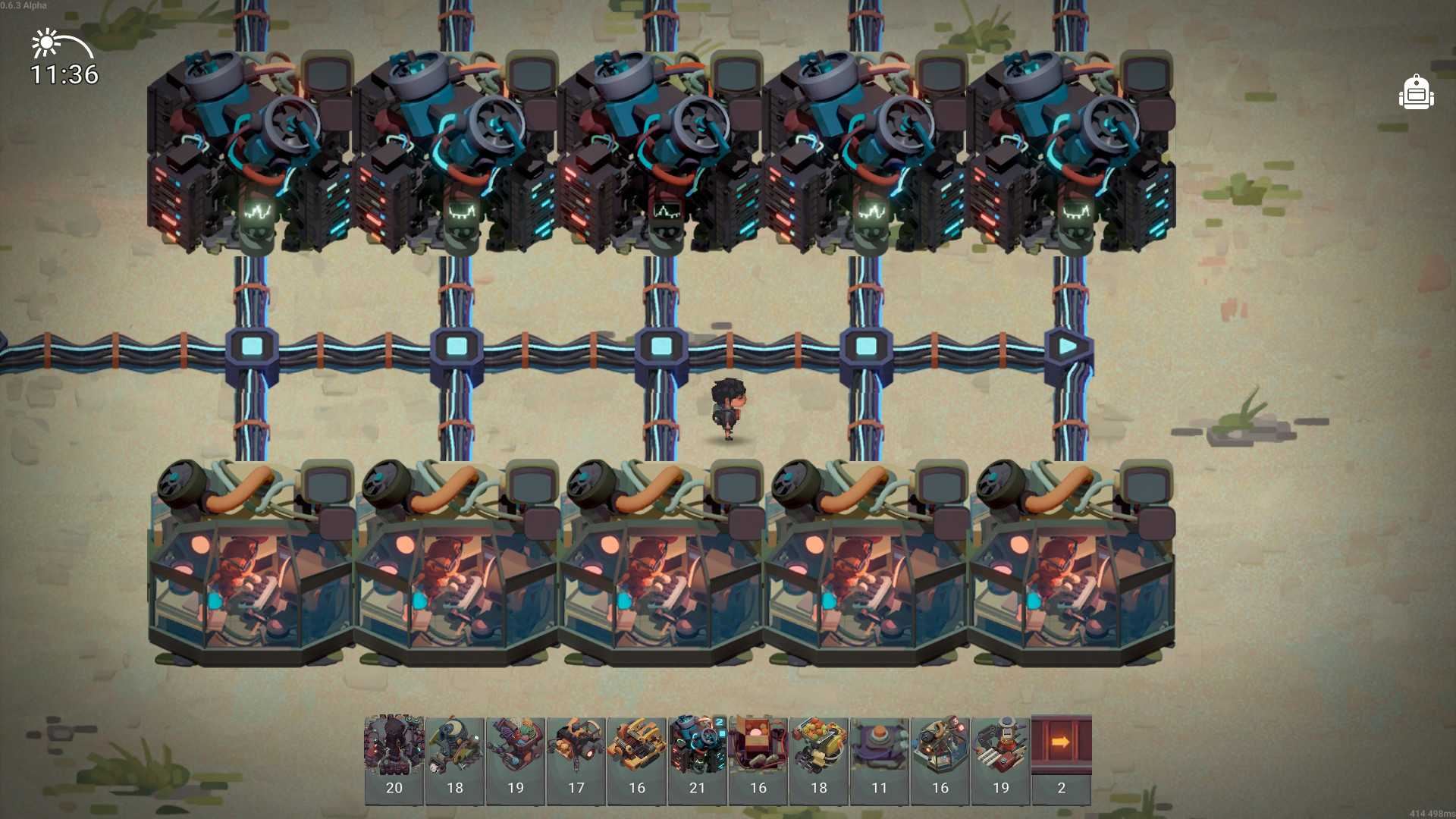This screenshot has height=819, width=1456.
Task: Click the robot backpack icon in top-right corner
Action: [x=1415, y=93]
